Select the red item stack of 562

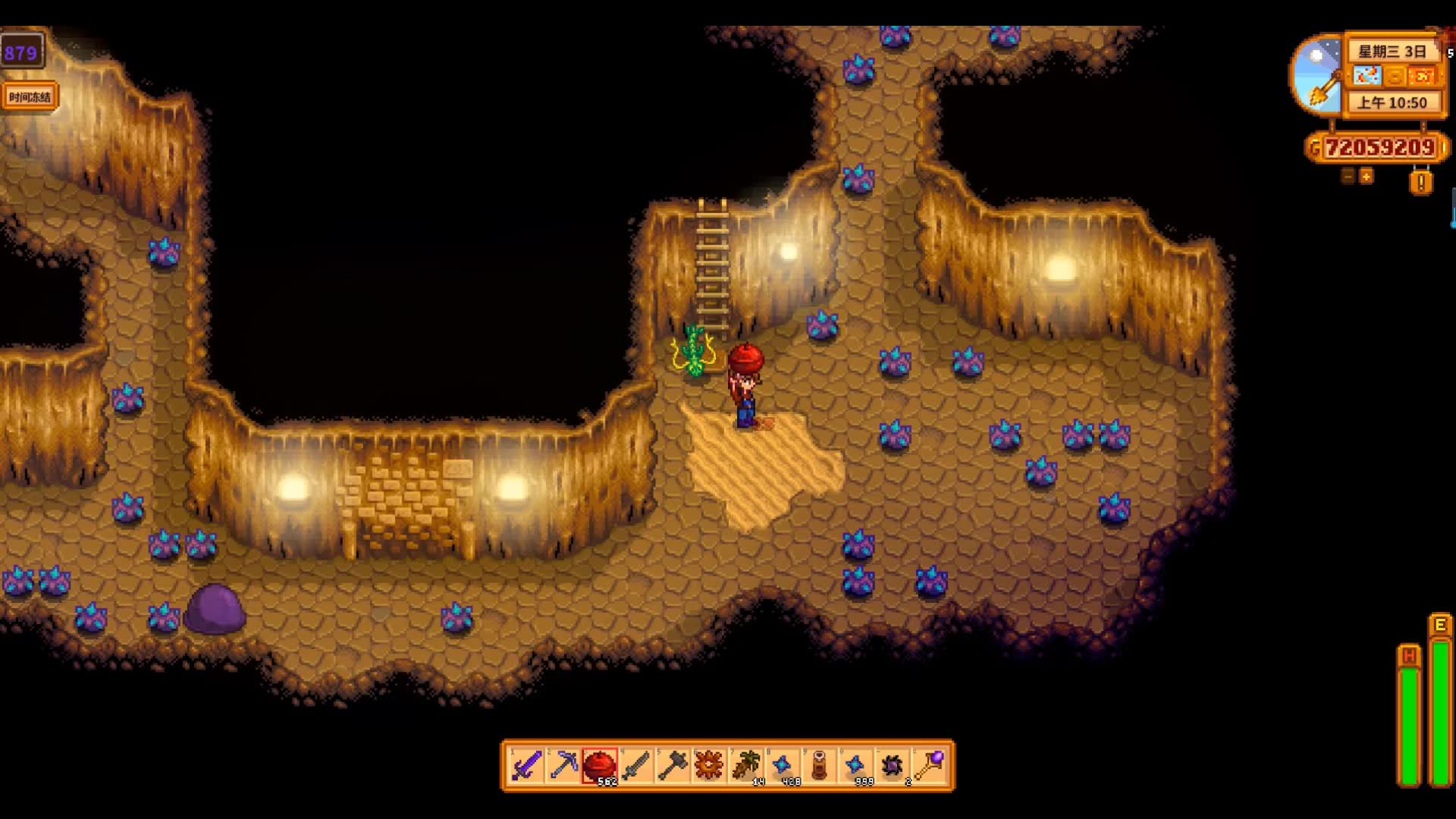click(599, 766)
